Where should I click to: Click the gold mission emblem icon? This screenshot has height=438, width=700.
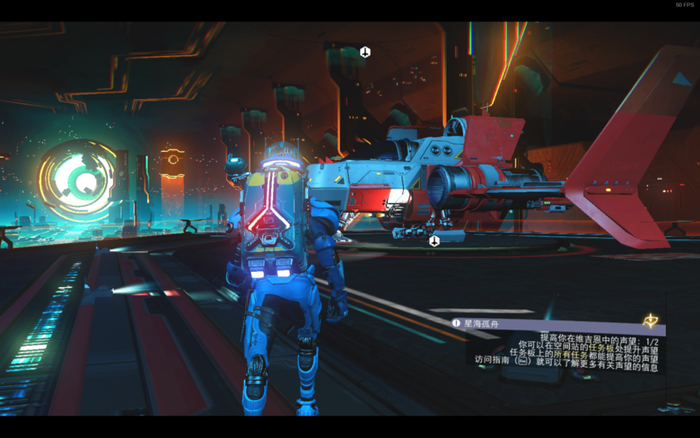(x=653, y=321)
